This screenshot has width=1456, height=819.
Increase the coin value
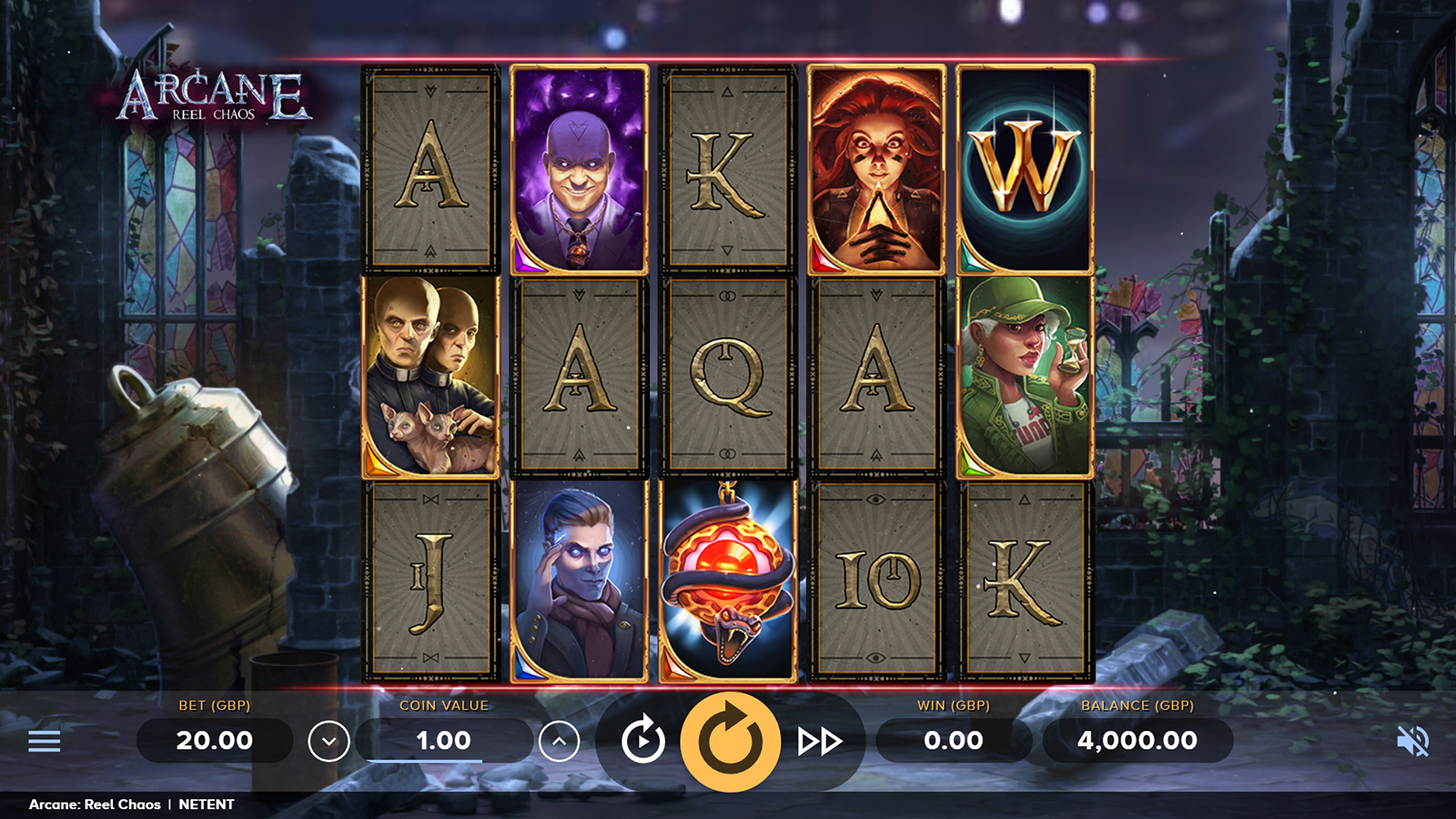point(559,742)
